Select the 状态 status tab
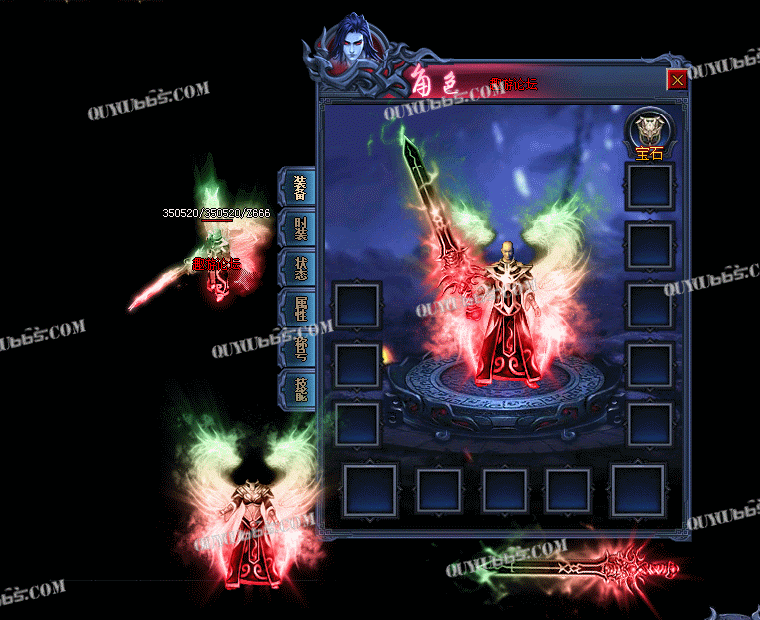This screenshot has height=620, width=760. (299, 268)
